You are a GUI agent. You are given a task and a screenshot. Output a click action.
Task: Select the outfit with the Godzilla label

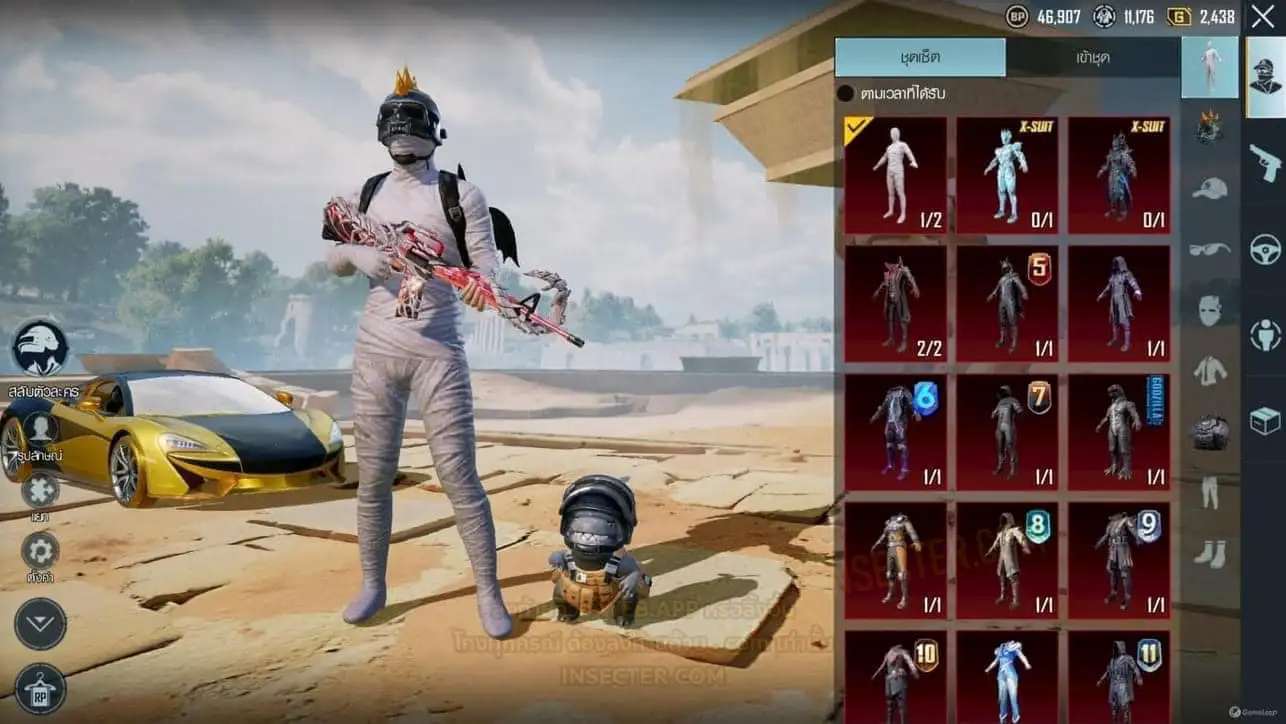(x=1119, y=432)
